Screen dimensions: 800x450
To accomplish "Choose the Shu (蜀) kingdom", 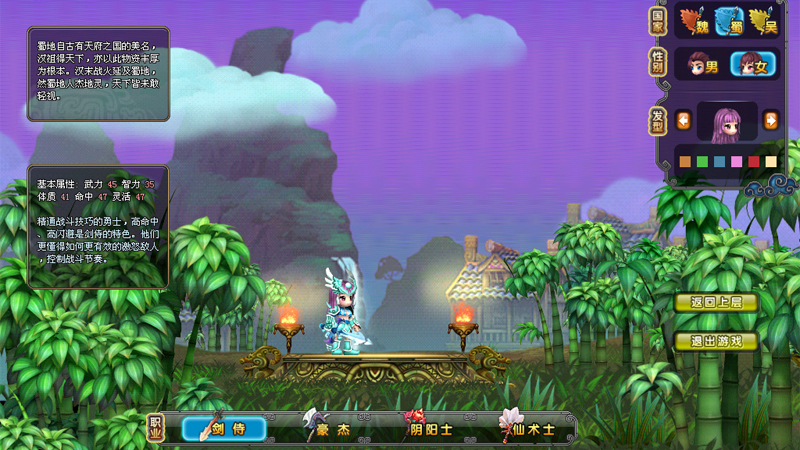I will [x=728, y=20].
